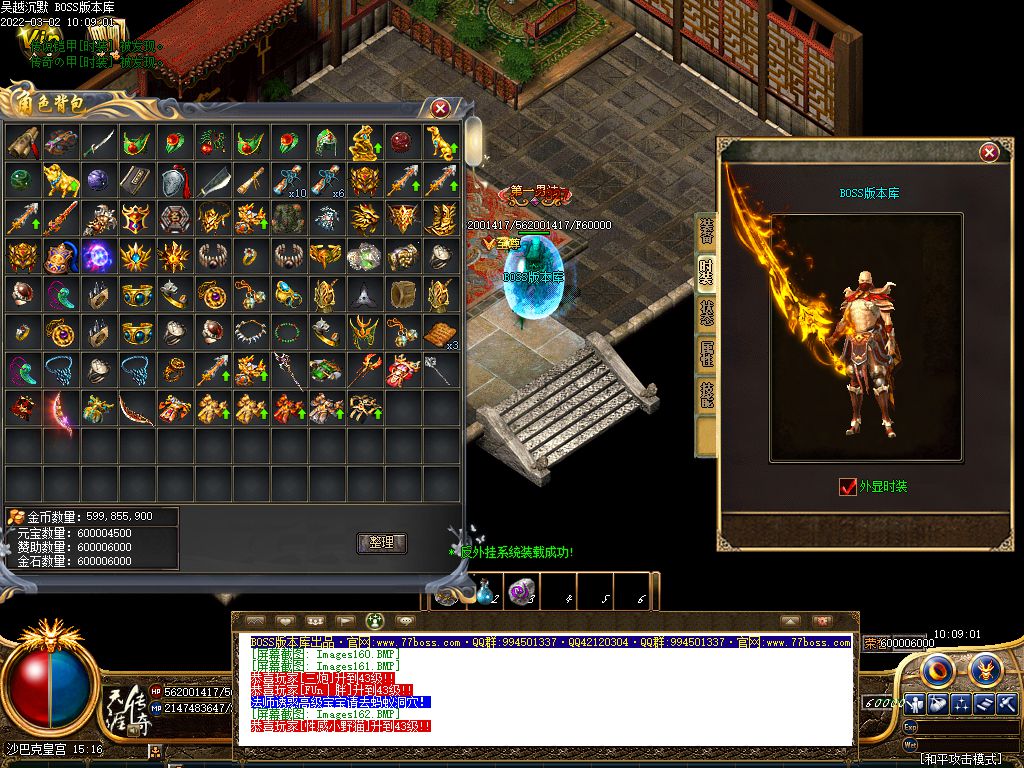This screenshot has width=1024, height=768.
Task: Select the scroll stack marked x10
Action: click(x=288, y=181)
